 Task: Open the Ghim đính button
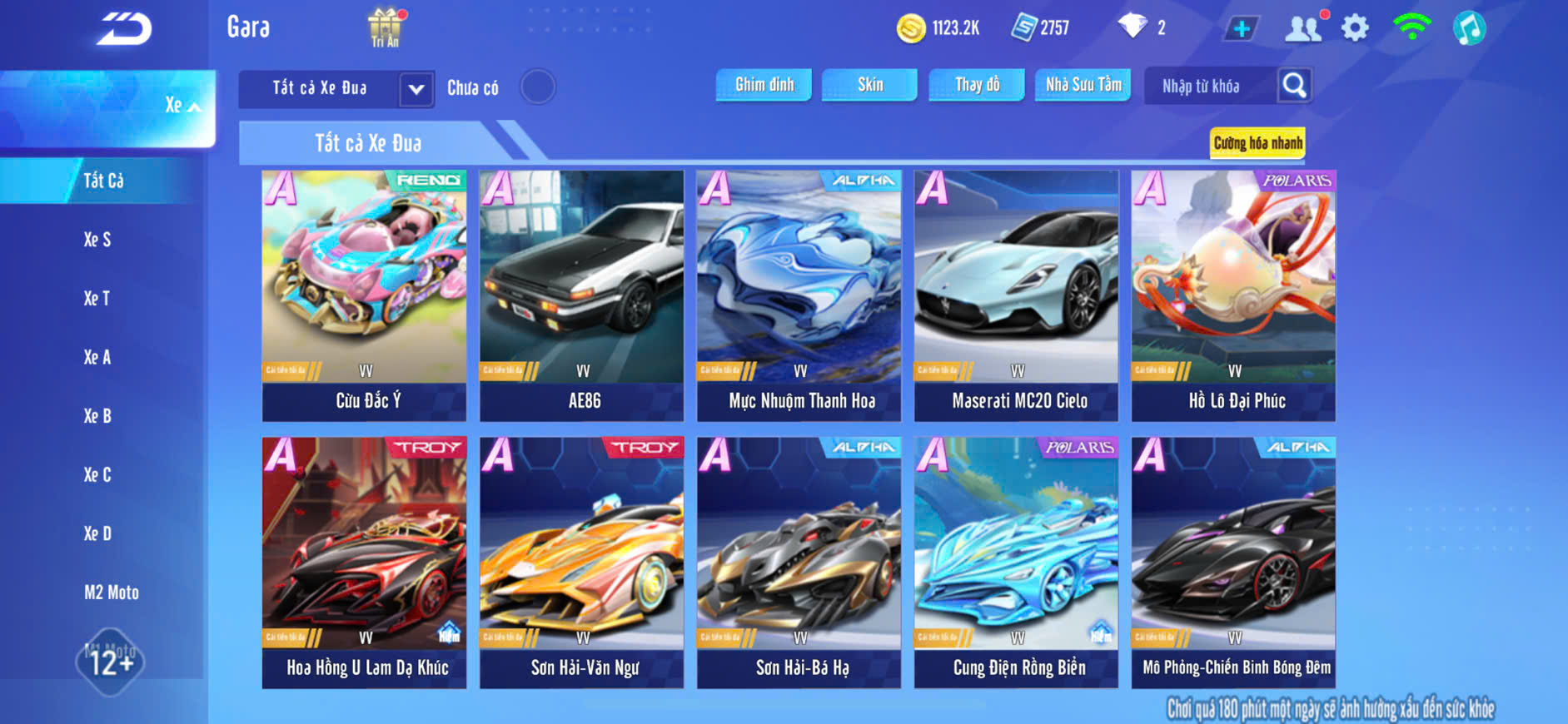point(764,85)
